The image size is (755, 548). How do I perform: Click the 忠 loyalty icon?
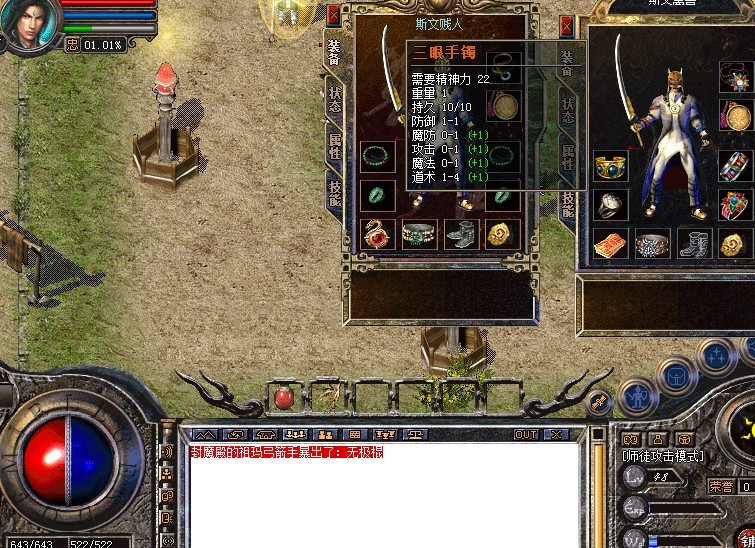72,44
